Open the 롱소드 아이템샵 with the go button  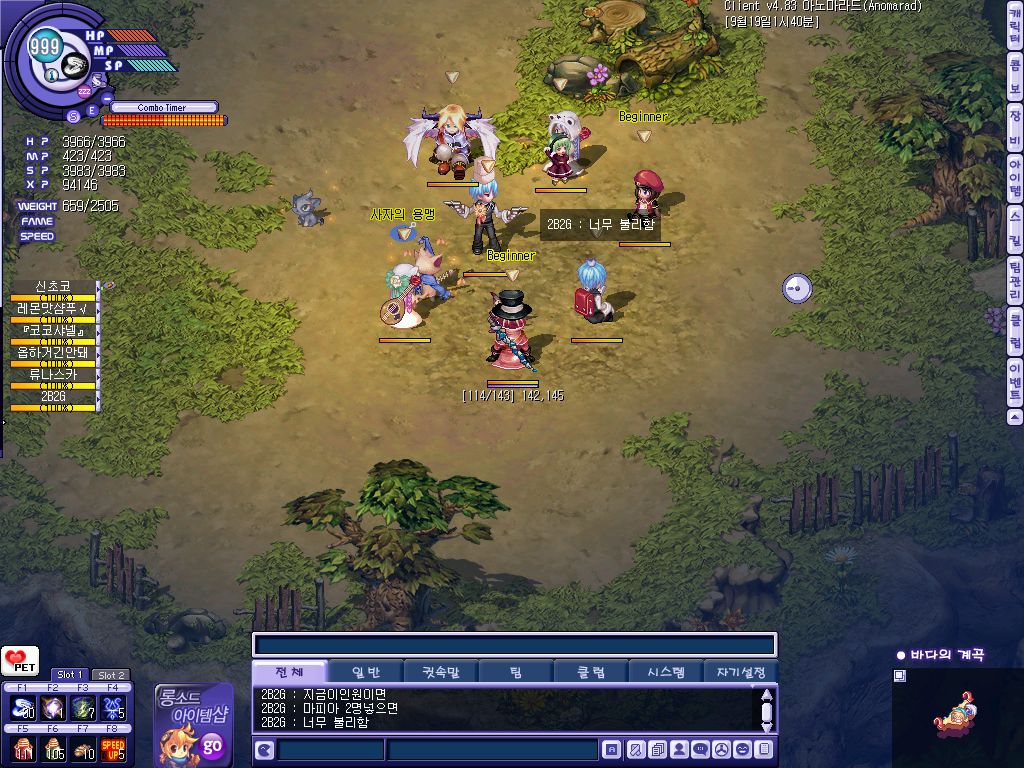pos(212,745)
